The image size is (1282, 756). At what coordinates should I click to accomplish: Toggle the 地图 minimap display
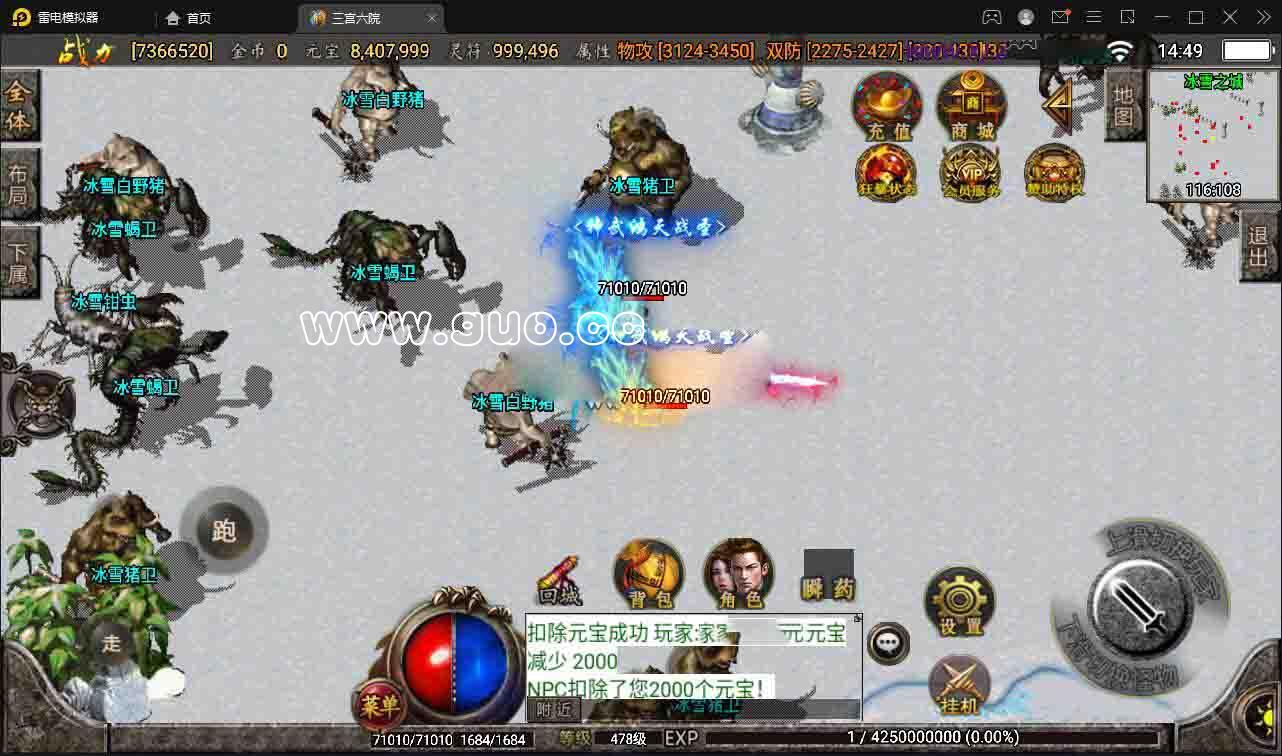point(1124,104)
